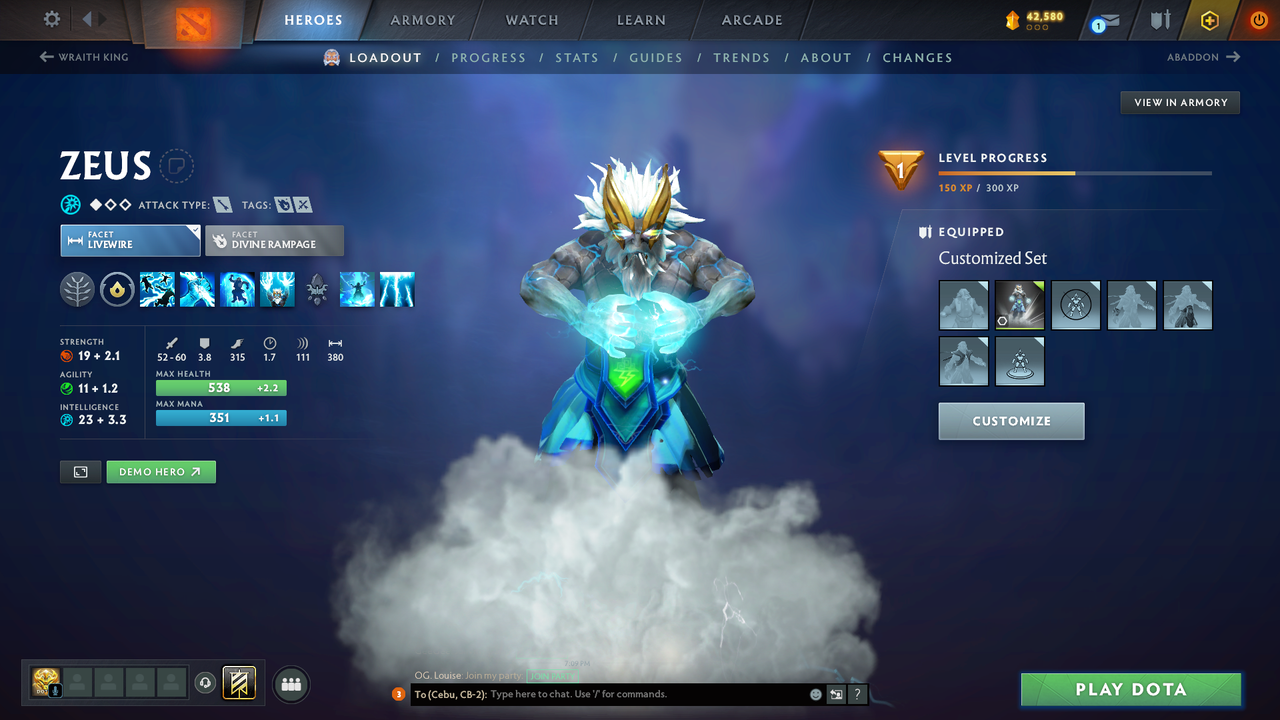Open the gold Dota Plus hexagon icon
Screen dimensions: 1280x720
point(1209,20)
